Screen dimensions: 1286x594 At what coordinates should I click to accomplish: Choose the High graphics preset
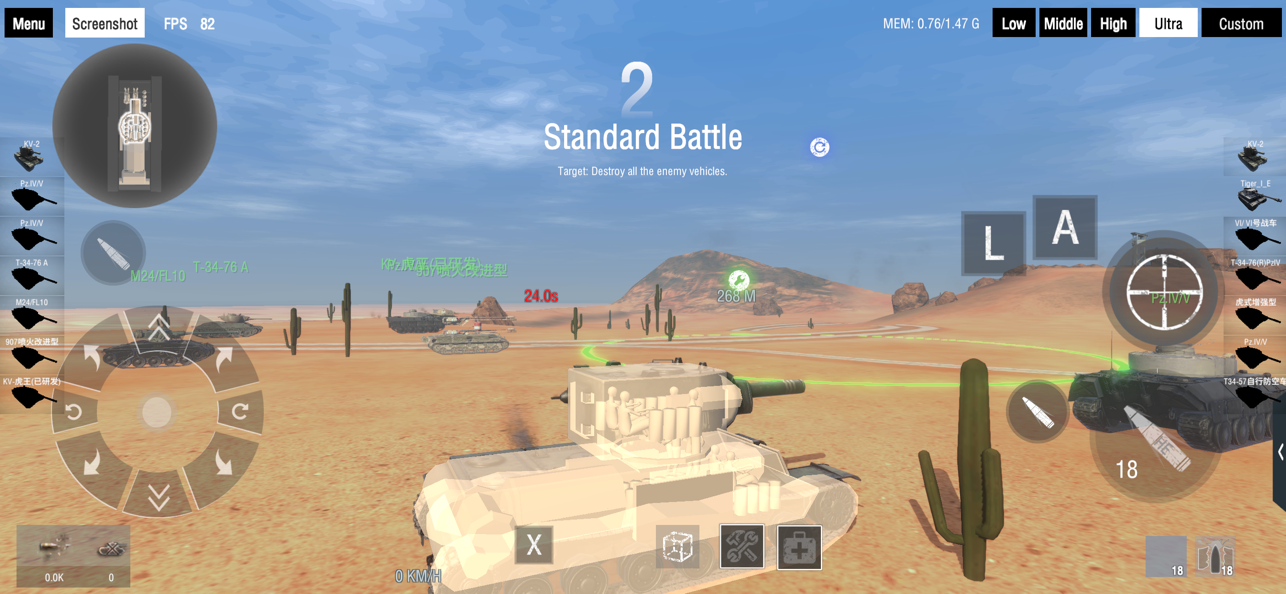click(x=1113, y=23)
